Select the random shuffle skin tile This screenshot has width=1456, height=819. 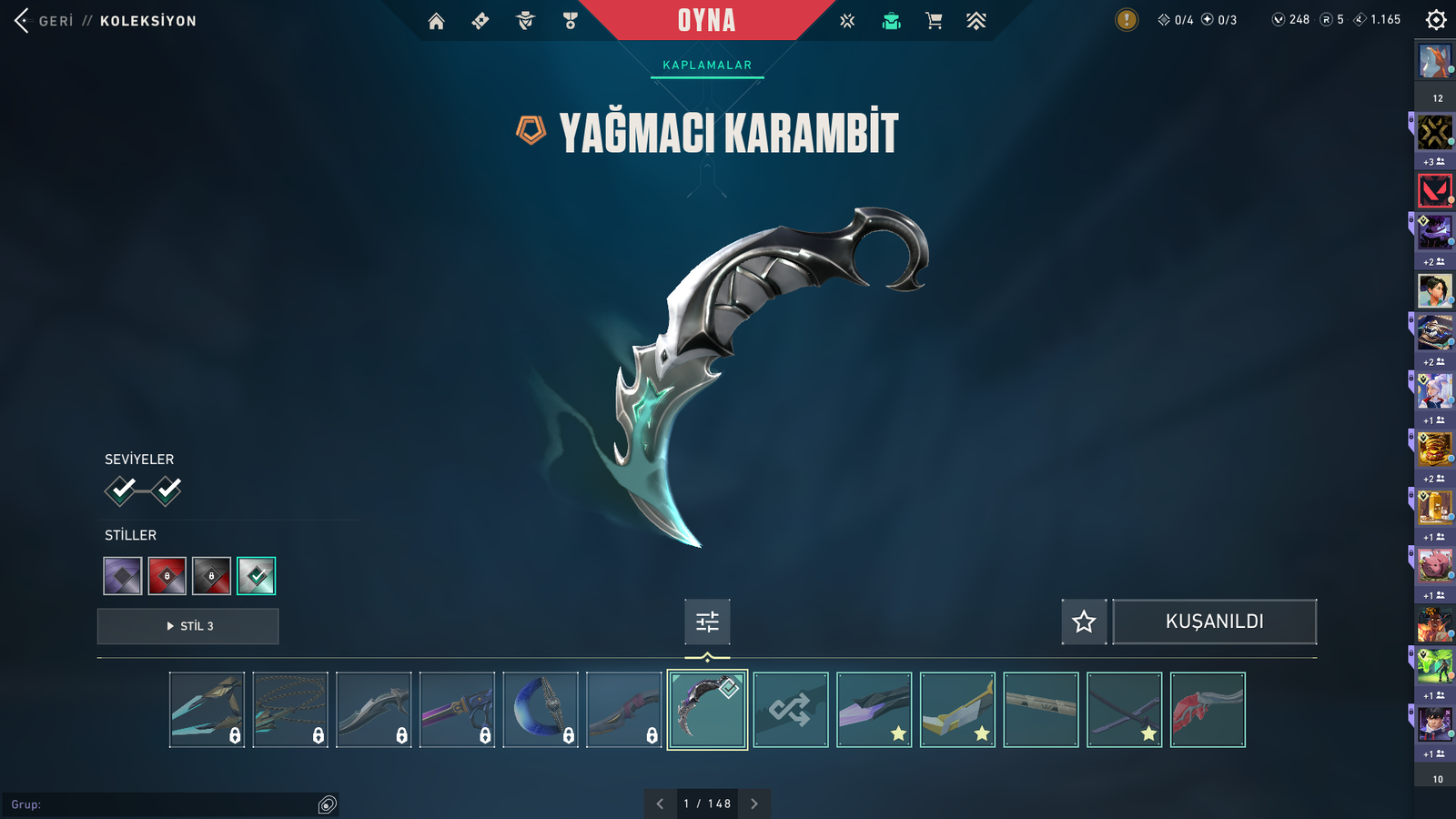[791, 710]
